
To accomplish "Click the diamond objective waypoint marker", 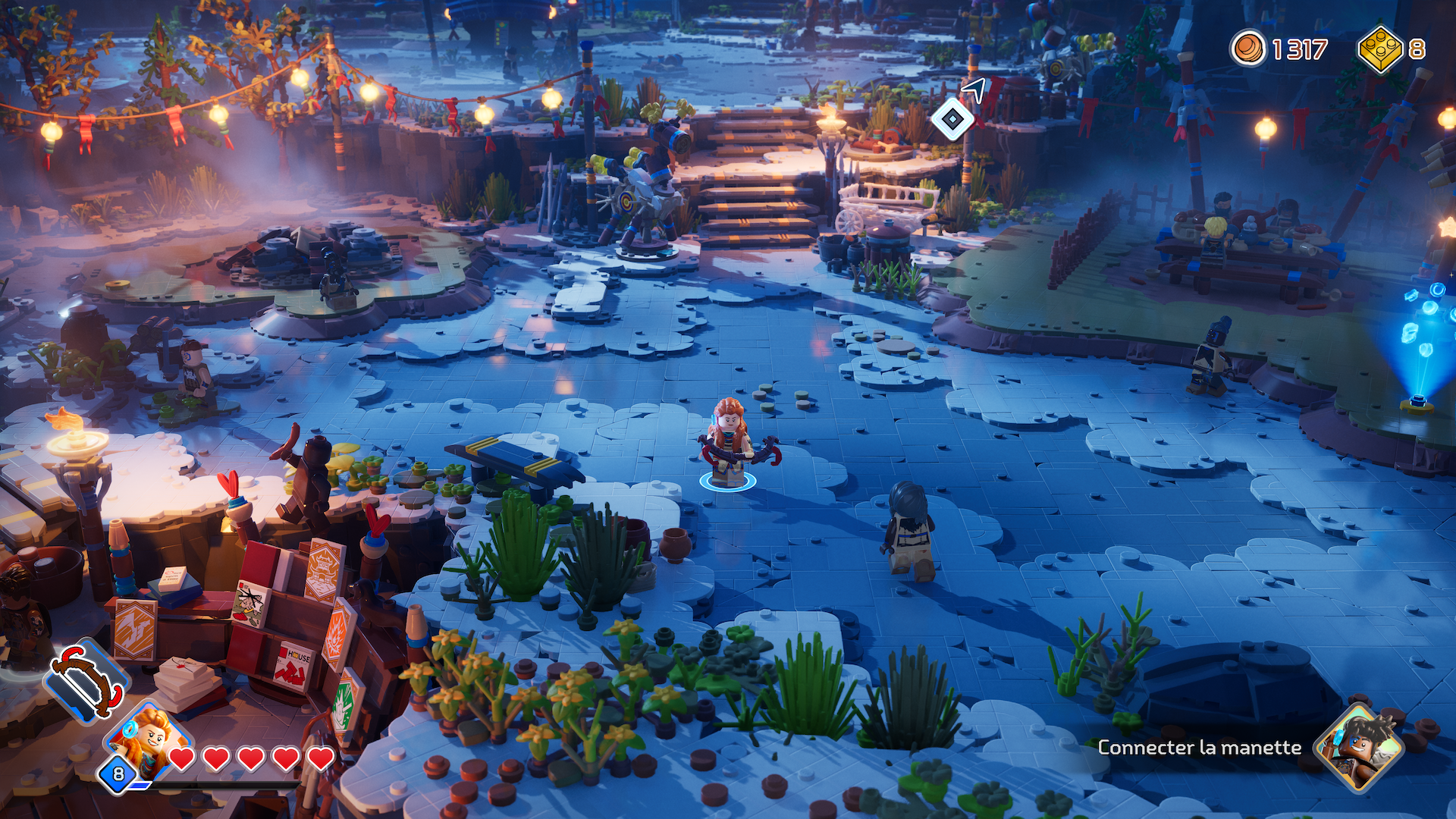I will tap(952, 119).
